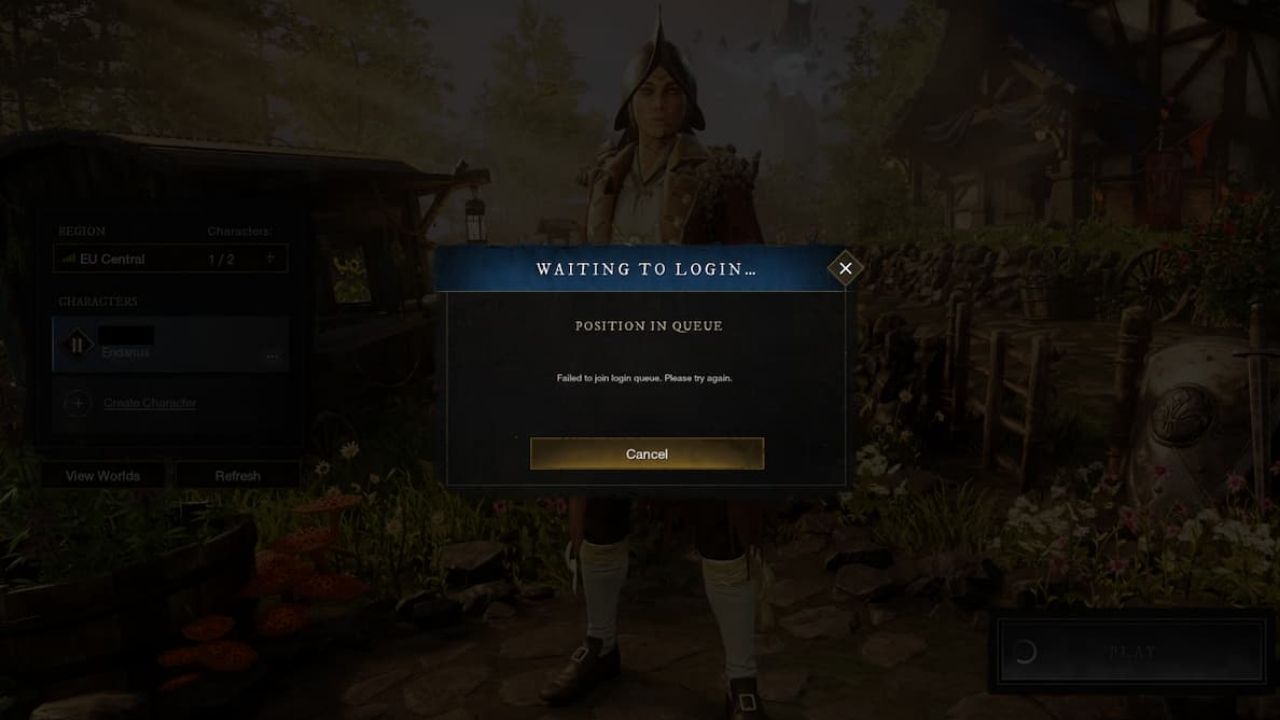Viewport: 1280px width, 720px height.
Task: Click the plus icon next to the Characters count
Action: click(268, 258)
